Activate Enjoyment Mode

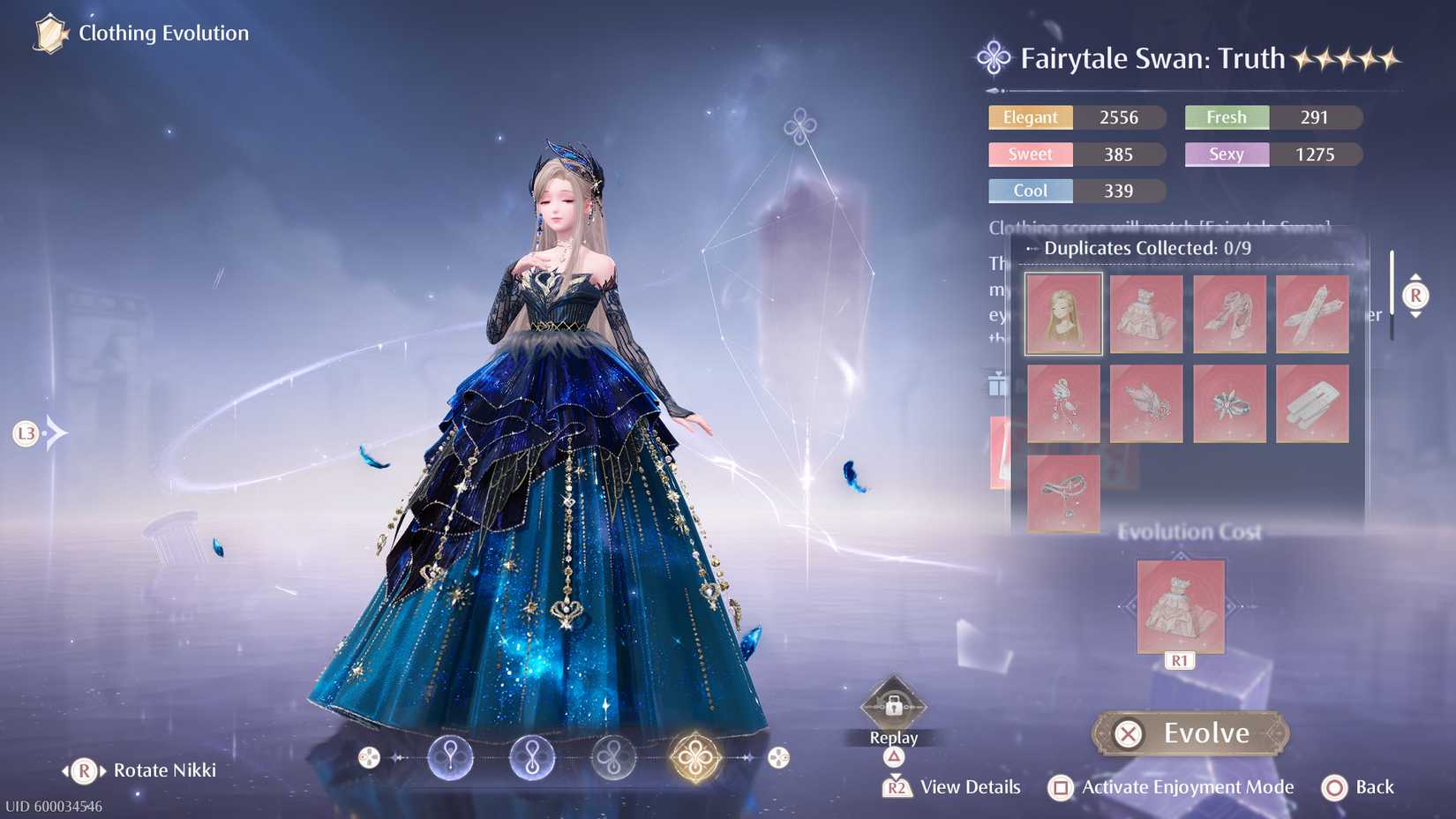pos(1187,787)
